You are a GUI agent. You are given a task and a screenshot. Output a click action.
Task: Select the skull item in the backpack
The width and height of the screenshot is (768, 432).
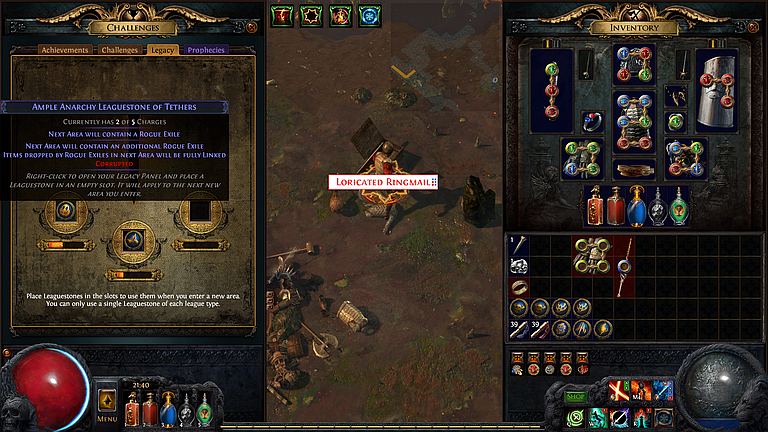(x=518, y=265)
